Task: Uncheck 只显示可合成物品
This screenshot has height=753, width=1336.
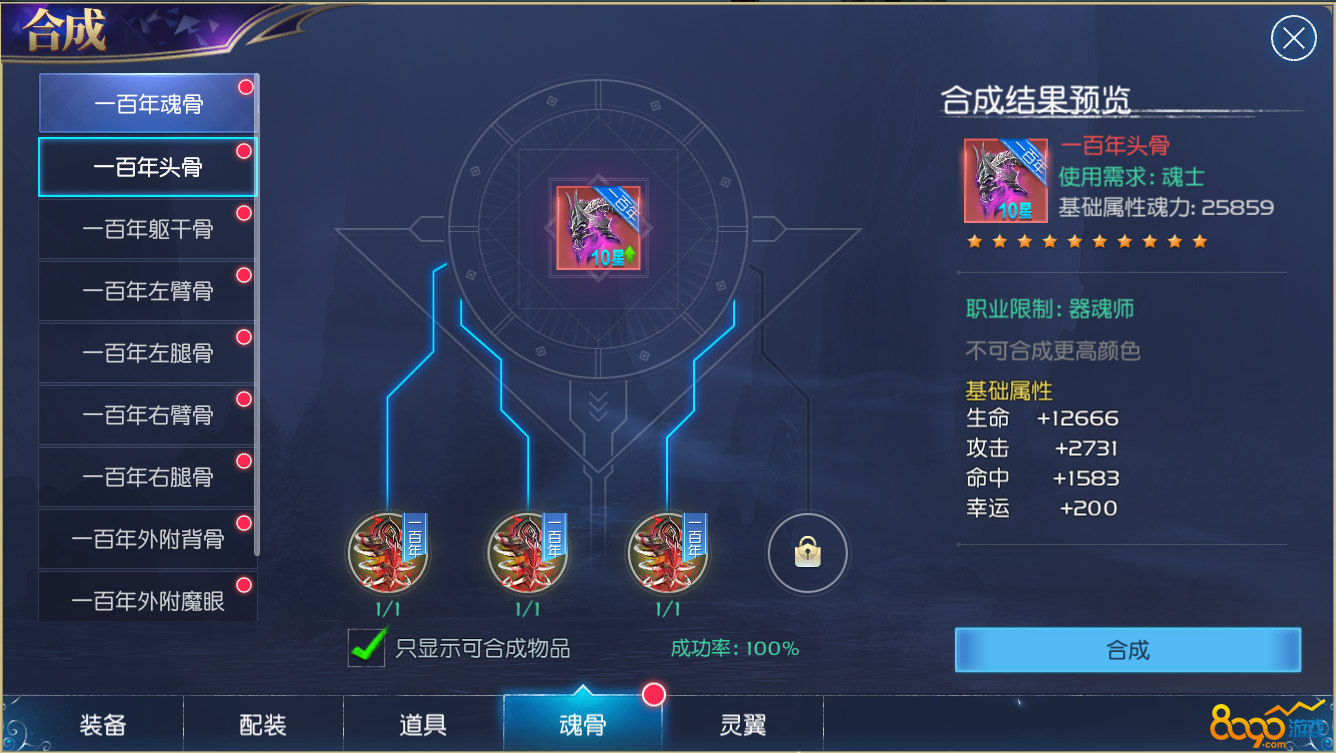Action: pyautogui.click(x=365, y=648)
